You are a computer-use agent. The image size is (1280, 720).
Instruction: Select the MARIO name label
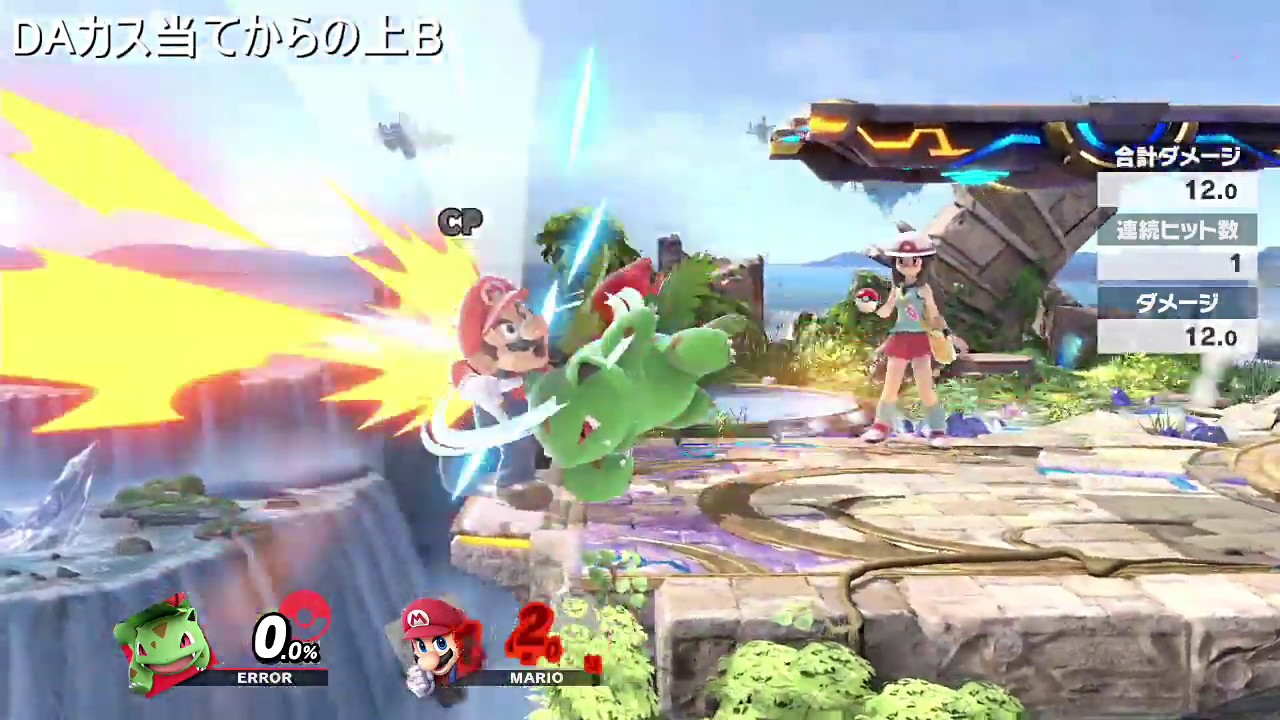click(x=536, y=678)
